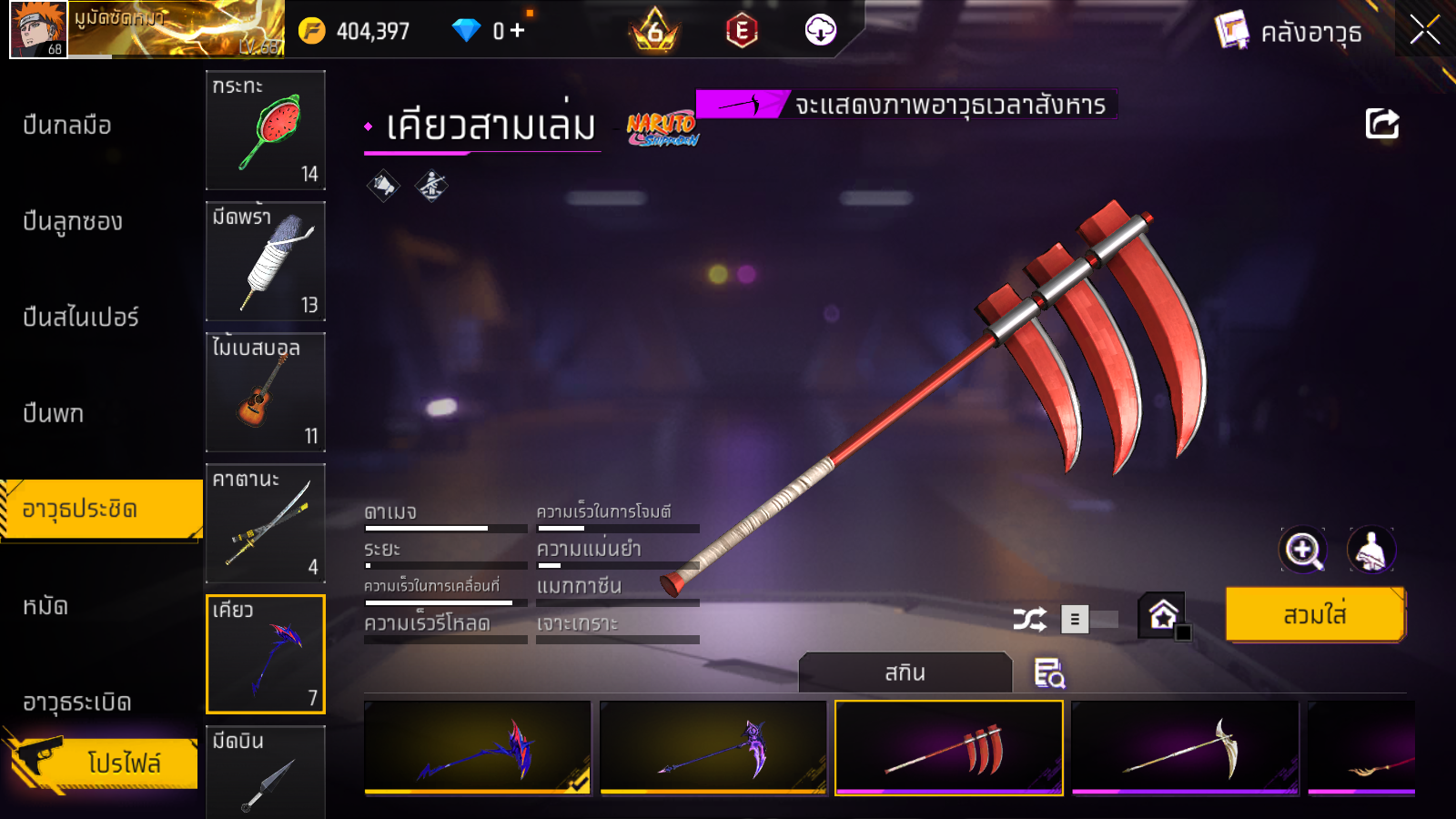Choose the มีดพร้า machete weapon

tap(265, 261)
